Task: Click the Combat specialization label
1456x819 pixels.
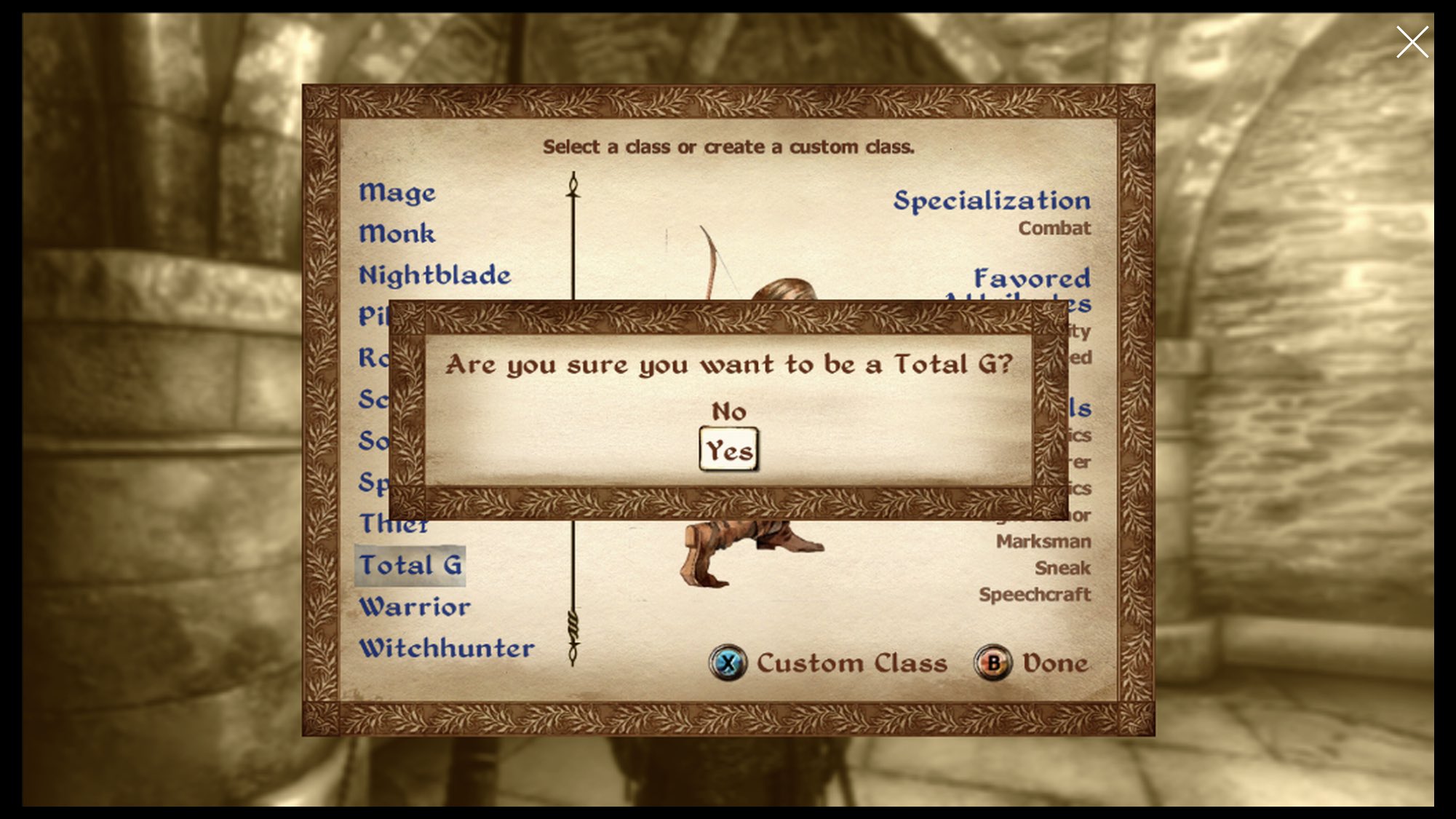Action: pos(1054,227)
